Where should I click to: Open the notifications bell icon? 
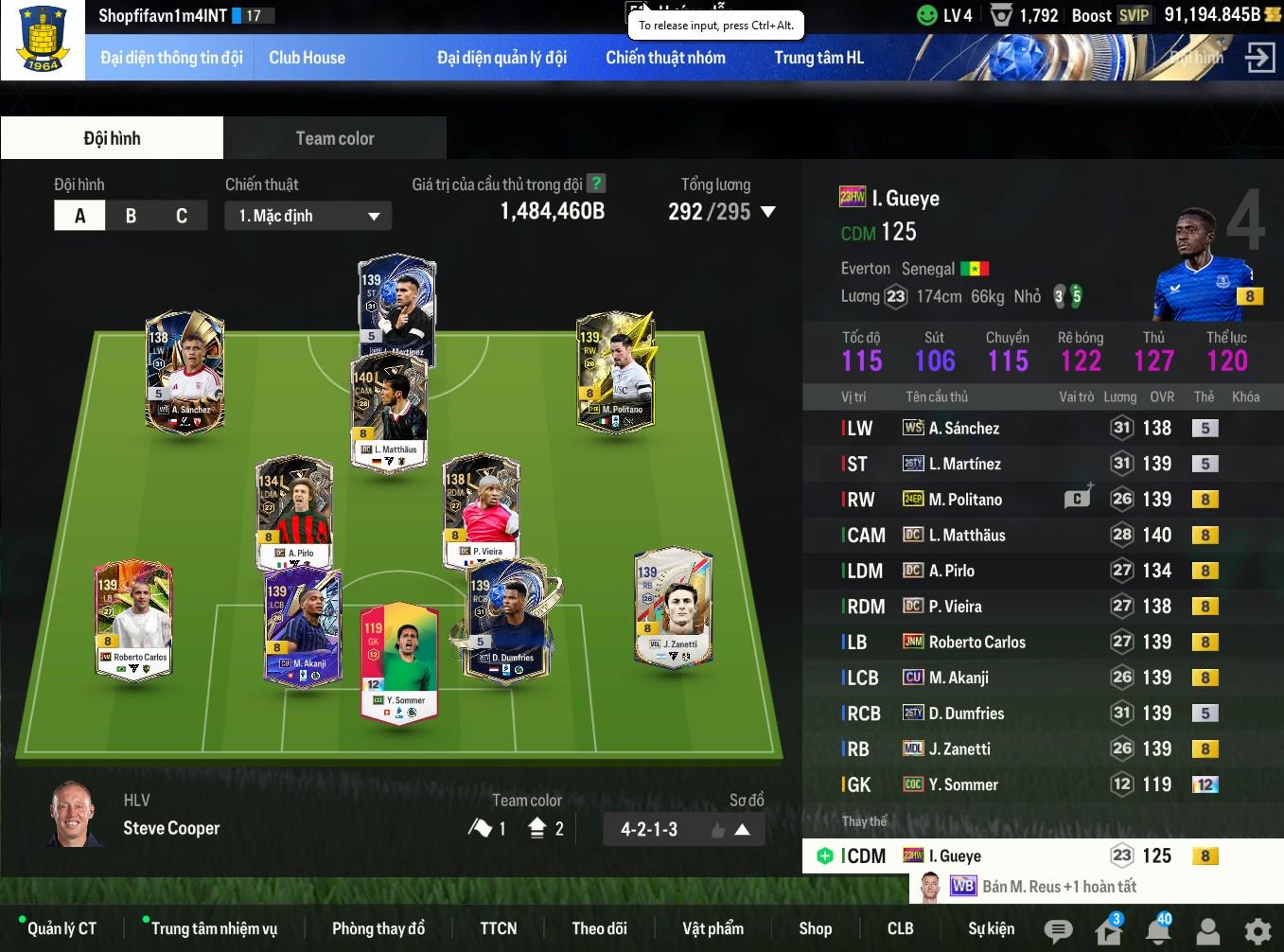(1157, 931)
